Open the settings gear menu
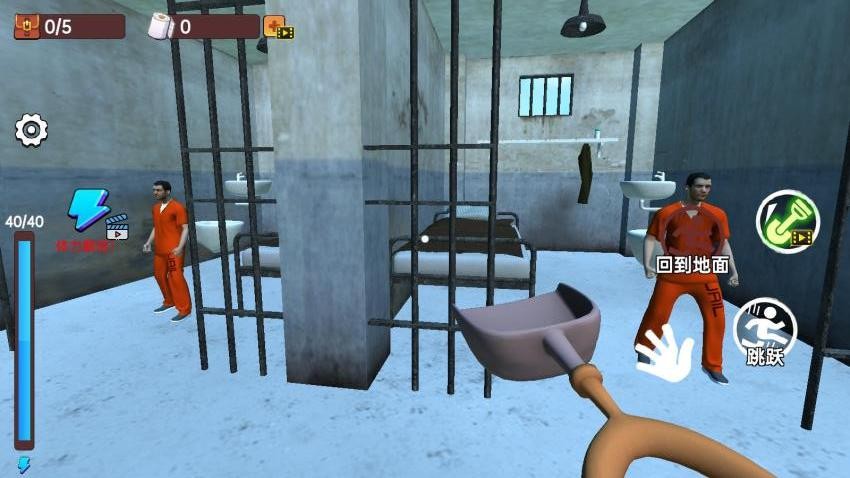Viewport: 850px width, 478px height. click(31, 130)
